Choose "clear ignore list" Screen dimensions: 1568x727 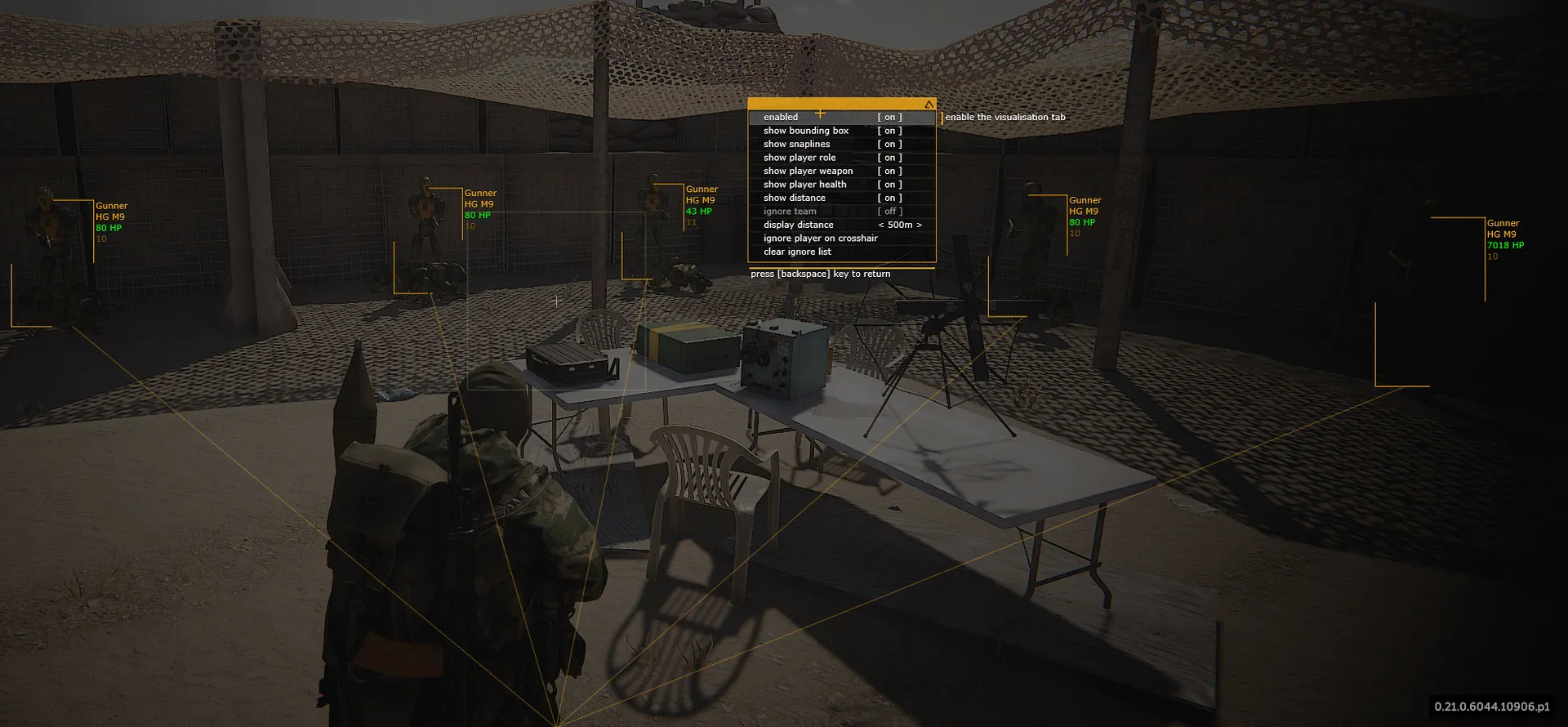click(x=797, y=252)
